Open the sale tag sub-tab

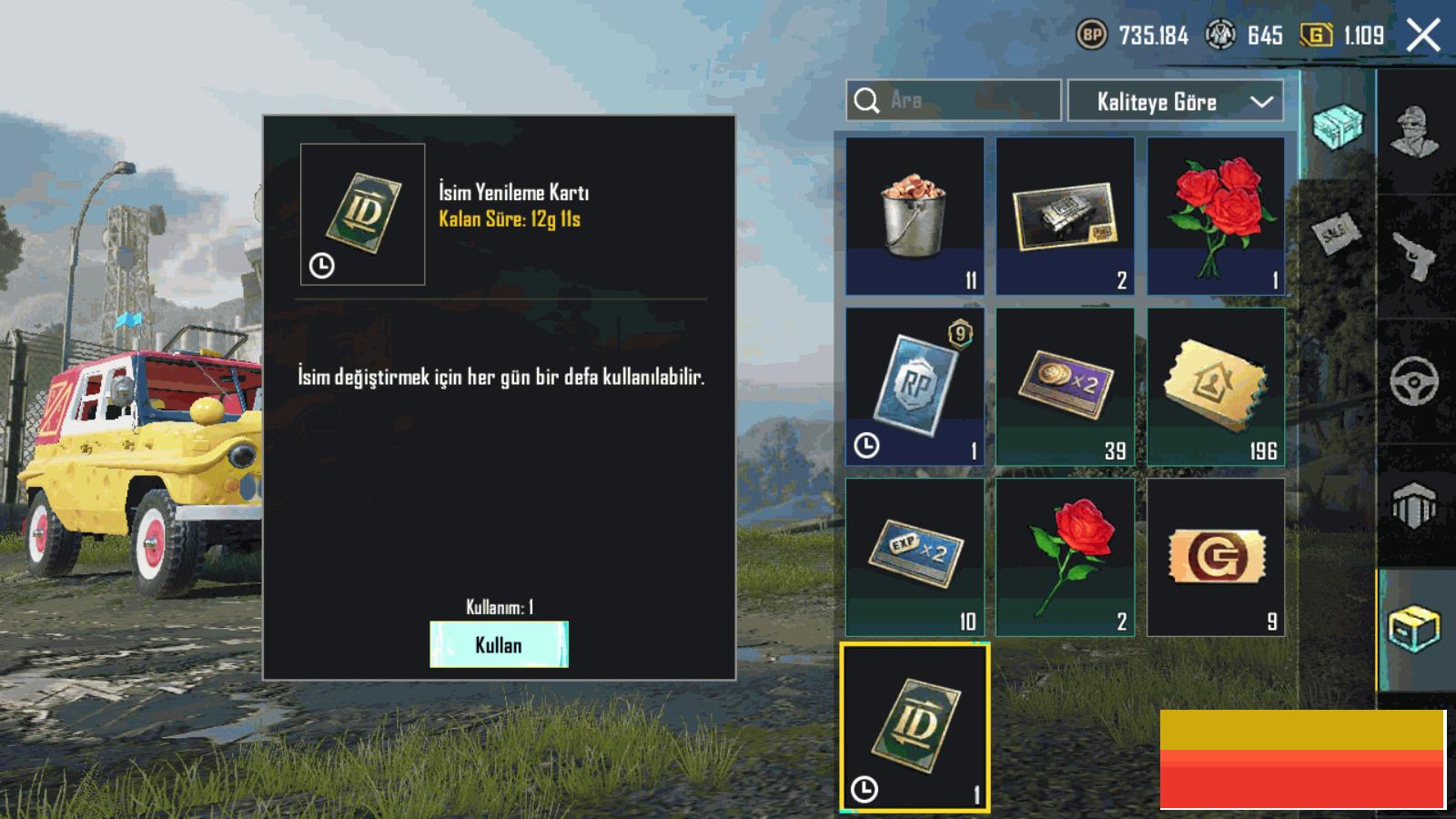click(x=1337, y=234)
